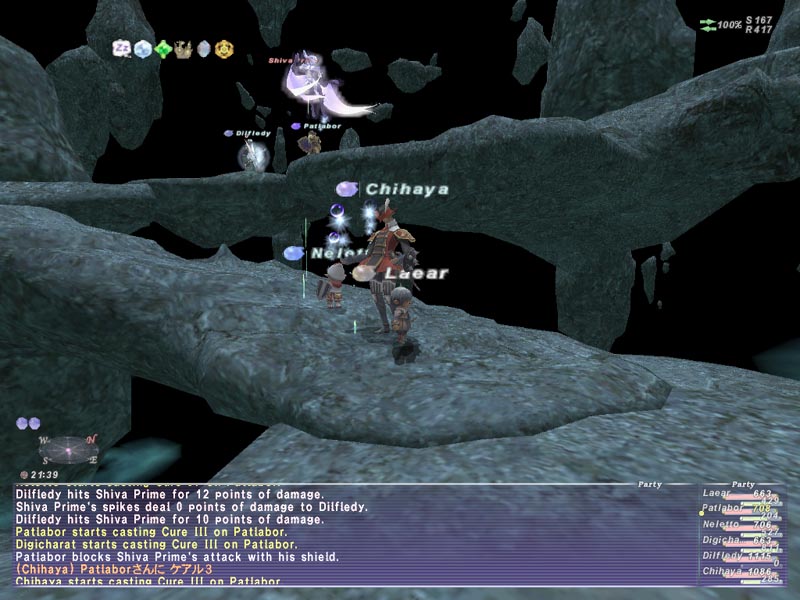Image resolution: width=800 pixels, height=600 pixels.
Task: Click the sleep "Zz" status icon
Action: click(x=123, y=47)
